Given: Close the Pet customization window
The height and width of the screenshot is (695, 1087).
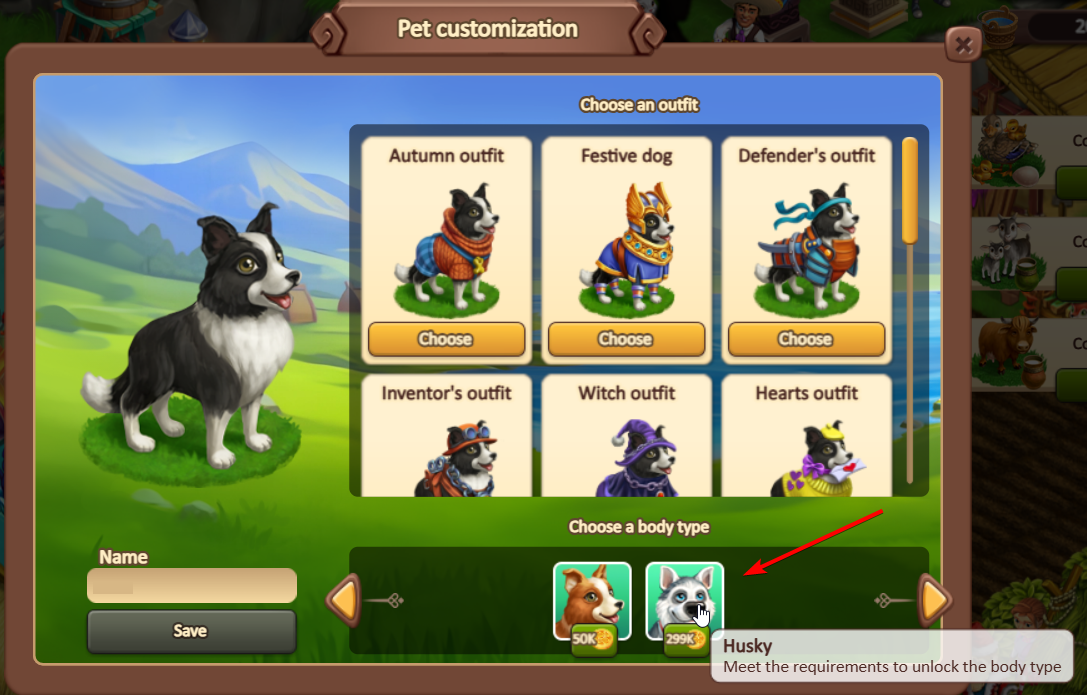Looking at the screenshot, I should click(x=963, y=45).
